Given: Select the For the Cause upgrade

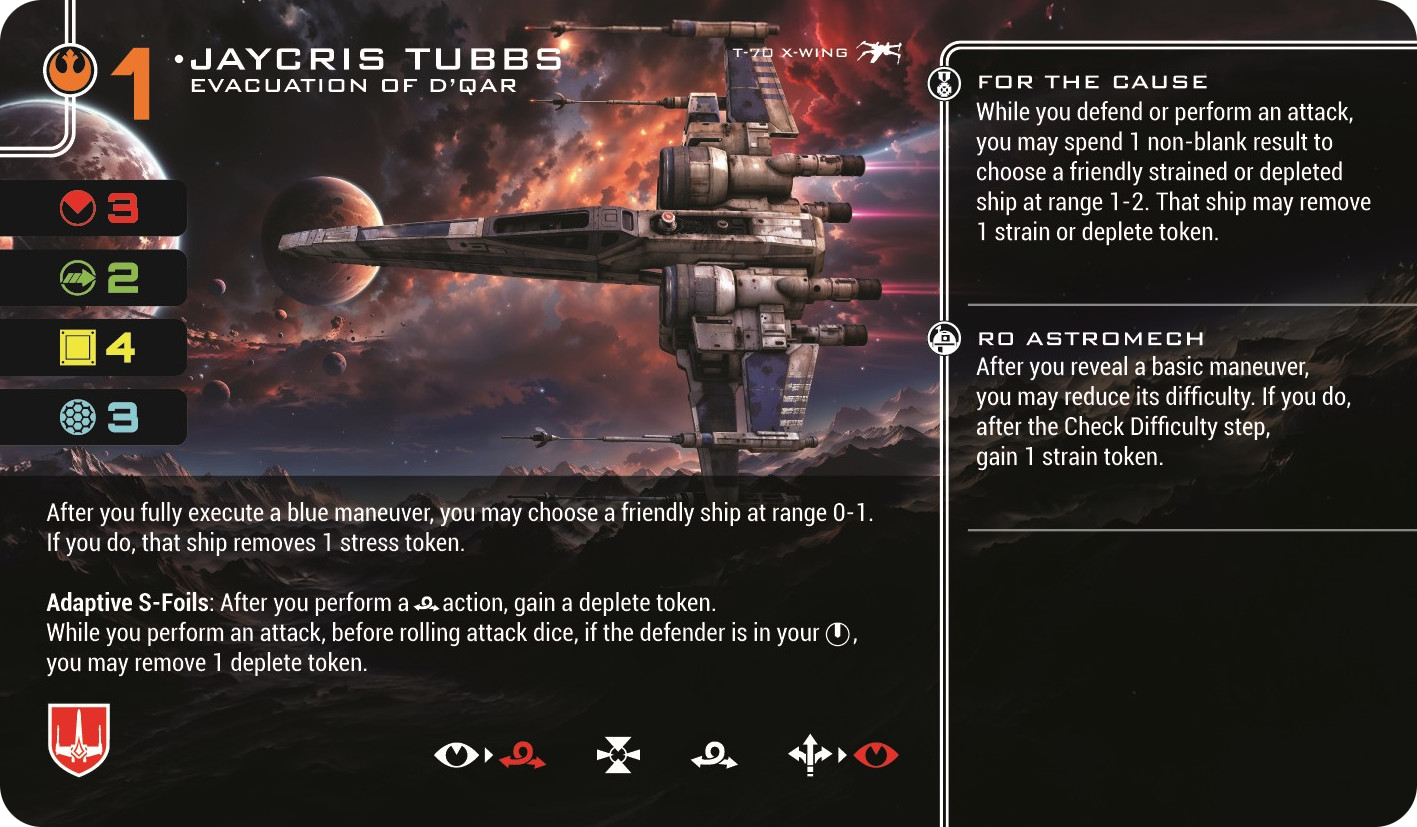Looking at the screenshot, I should pyautogui.click(x=1092, y=82).
